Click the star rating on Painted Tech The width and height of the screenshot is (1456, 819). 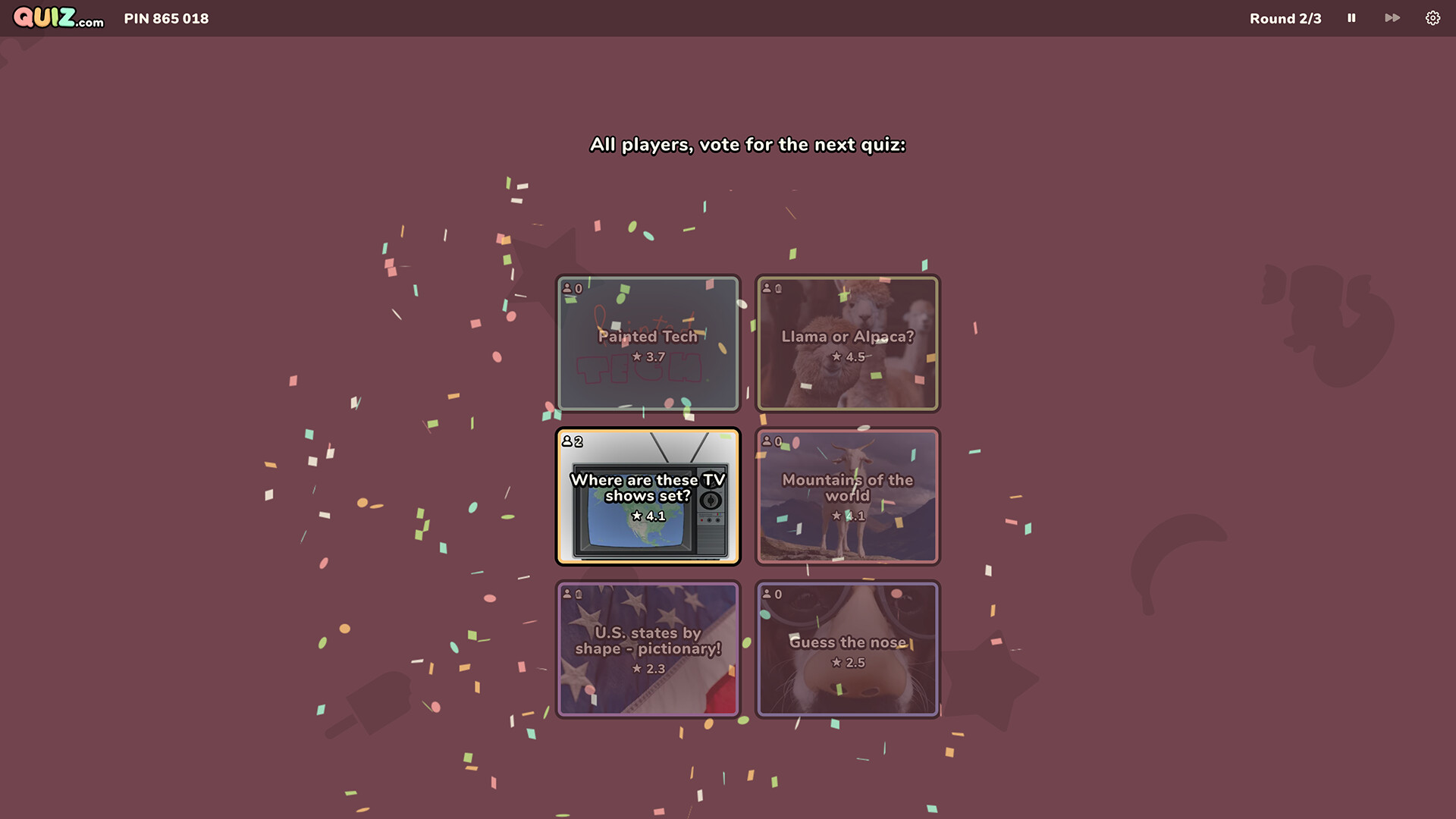[648, 356]
